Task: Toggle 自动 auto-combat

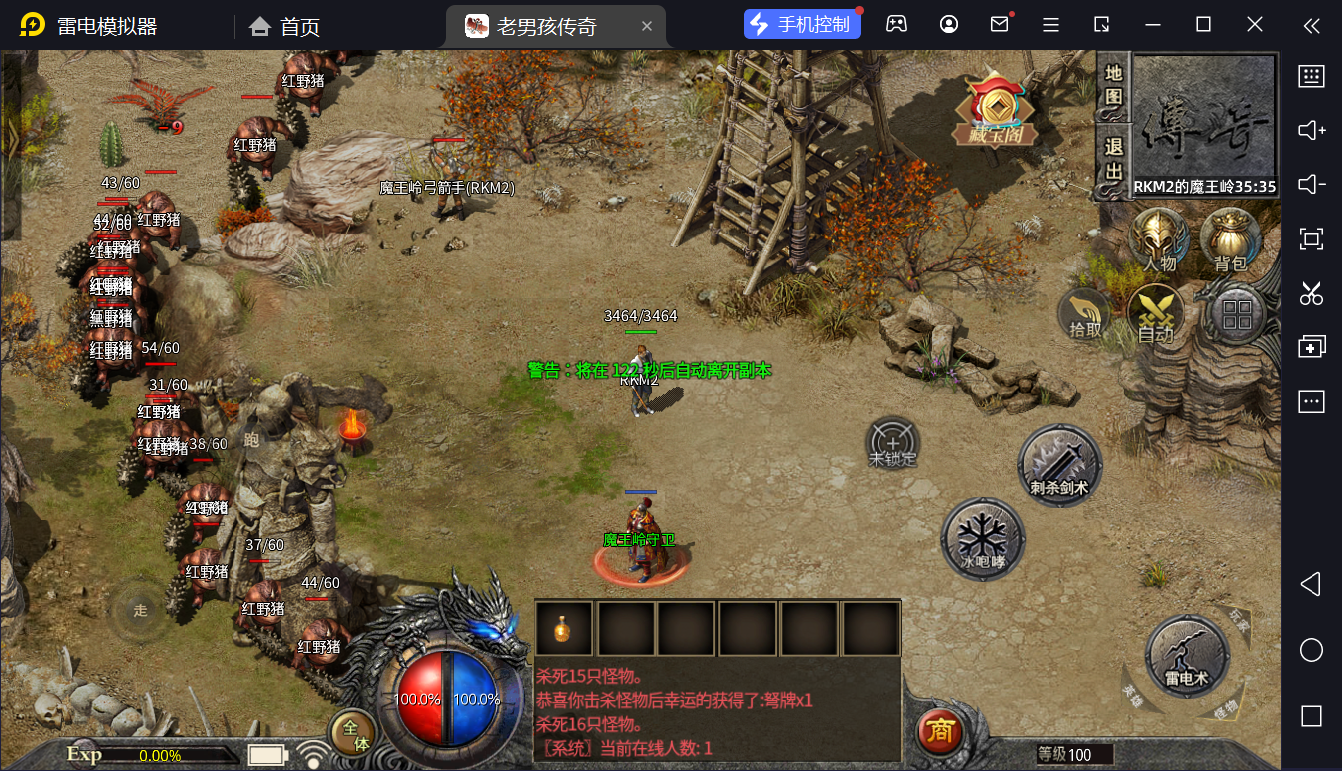Action: pyautogui.click(x=1155, y=314)
